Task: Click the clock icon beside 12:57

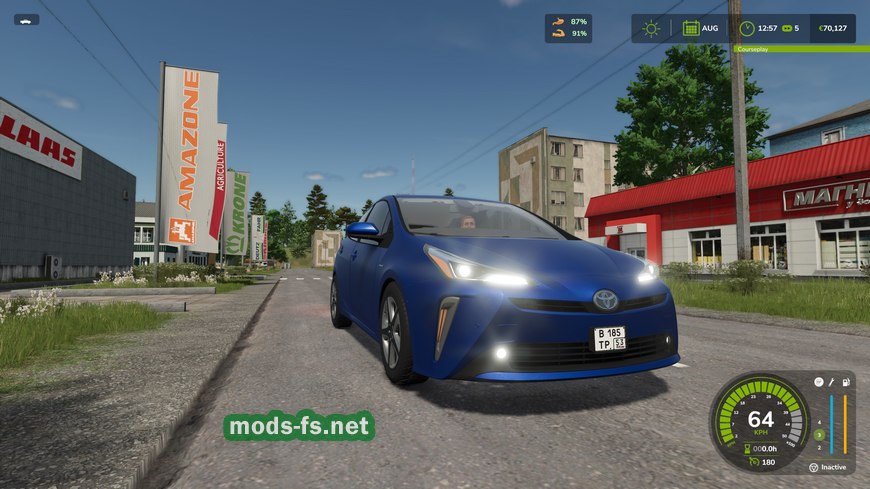Action: (x=746, y=28)
